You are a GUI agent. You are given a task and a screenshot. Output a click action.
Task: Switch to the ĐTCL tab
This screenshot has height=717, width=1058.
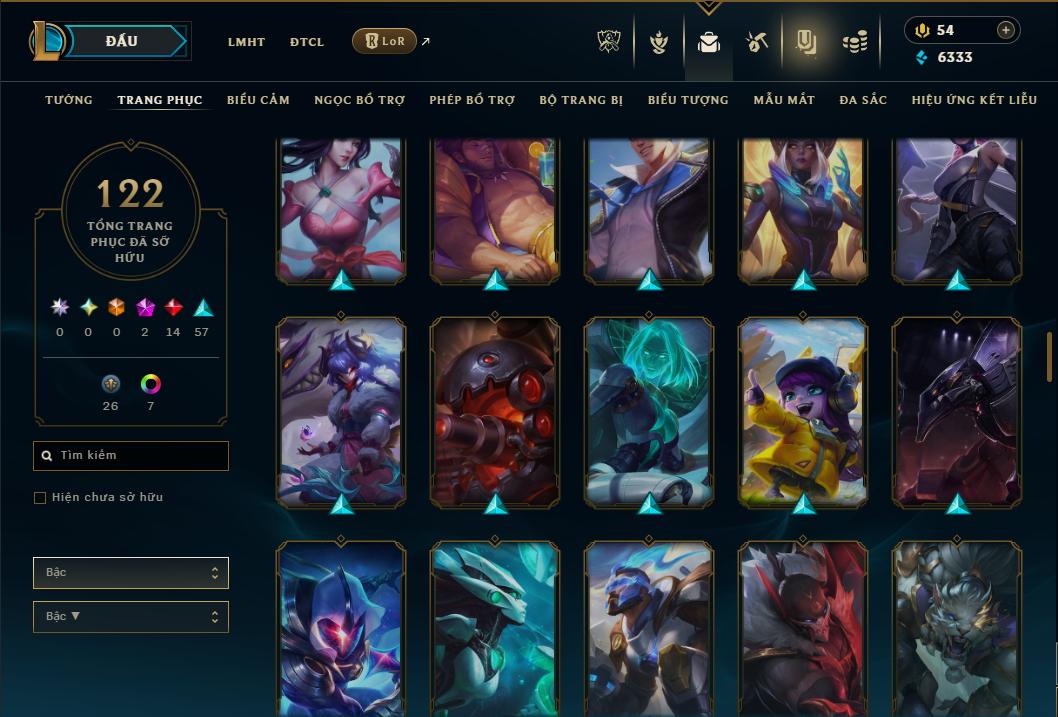[x=307, y=42]
